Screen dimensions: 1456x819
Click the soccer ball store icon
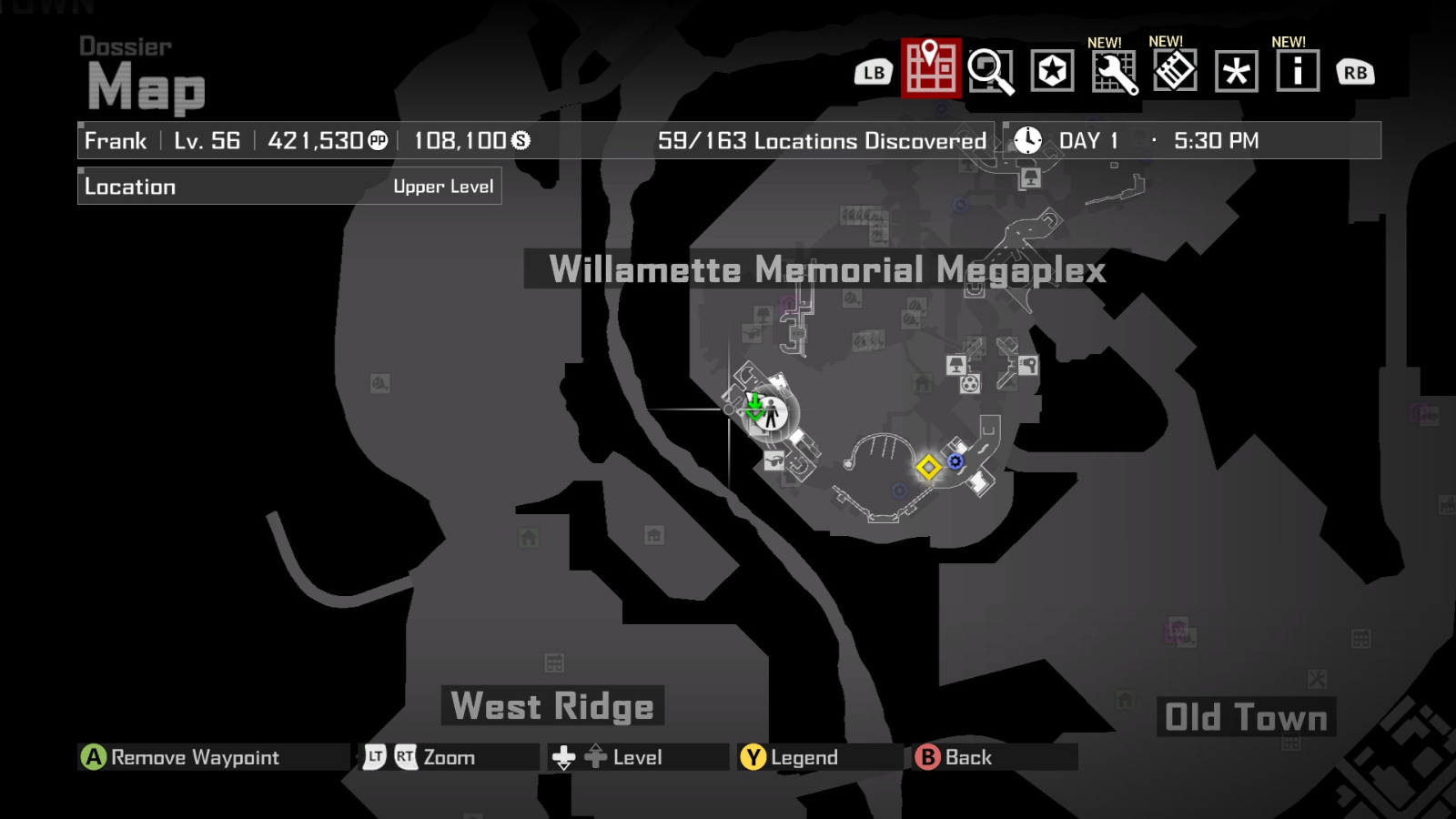point(971,384)
